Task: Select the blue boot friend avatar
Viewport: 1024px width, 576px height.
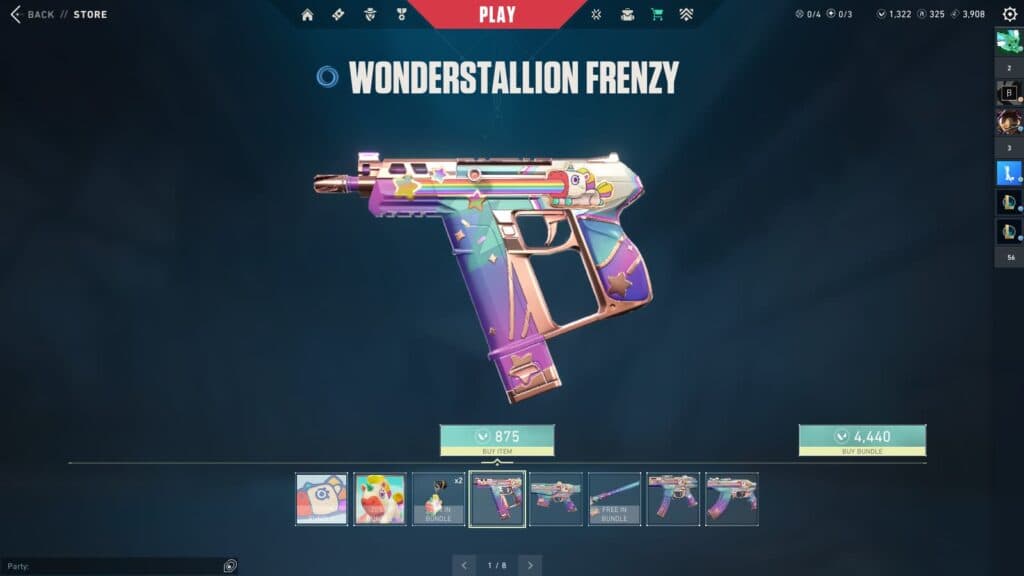Action: 1008,172
